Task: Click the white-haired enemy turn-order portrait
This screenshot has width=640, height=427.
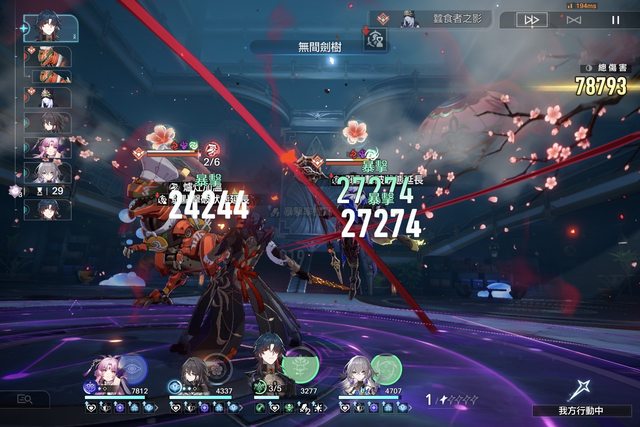Action: coord(48,97)
